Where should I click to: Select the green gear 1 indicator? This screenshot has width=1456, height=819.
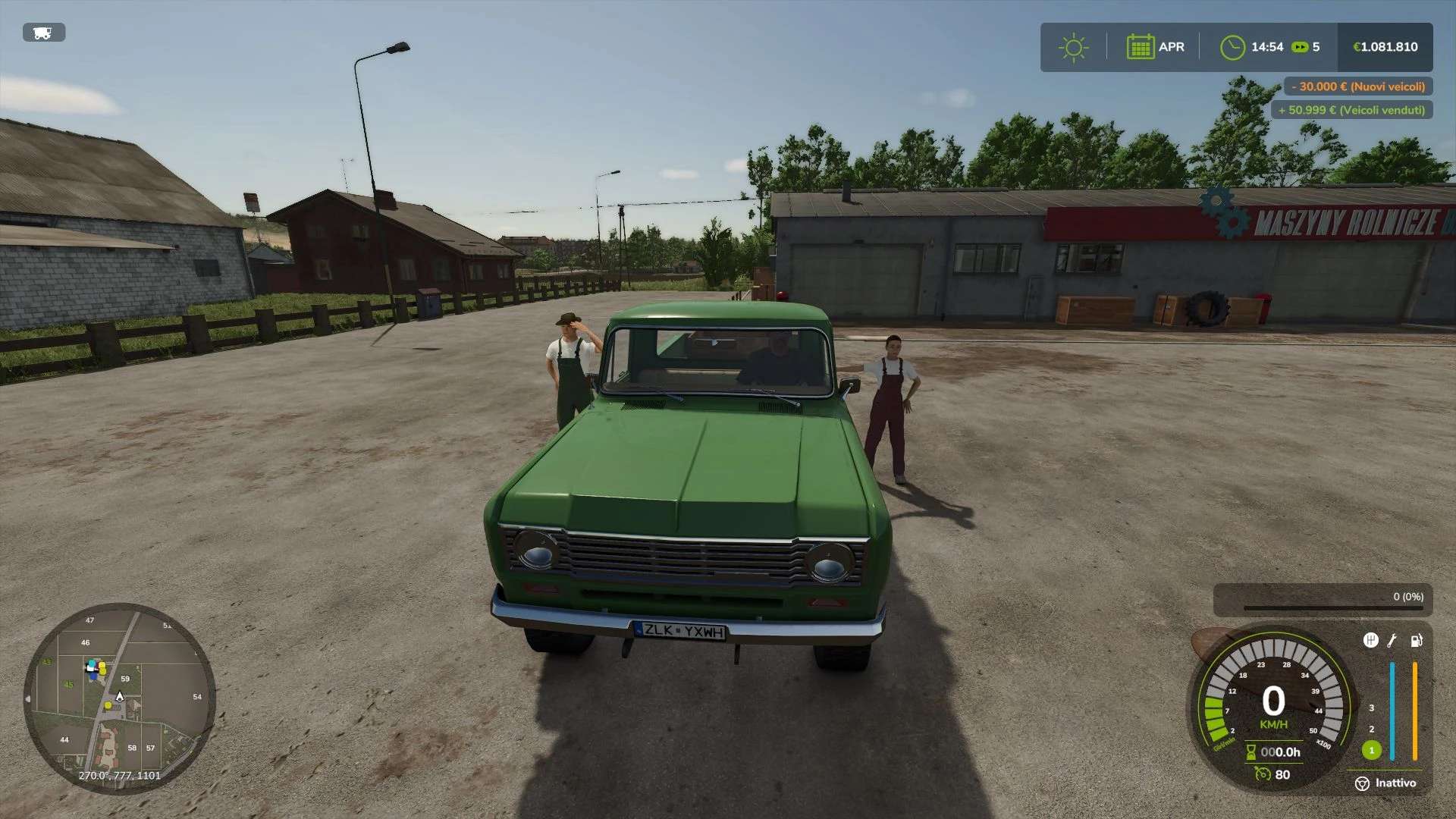coord(1372,752)
